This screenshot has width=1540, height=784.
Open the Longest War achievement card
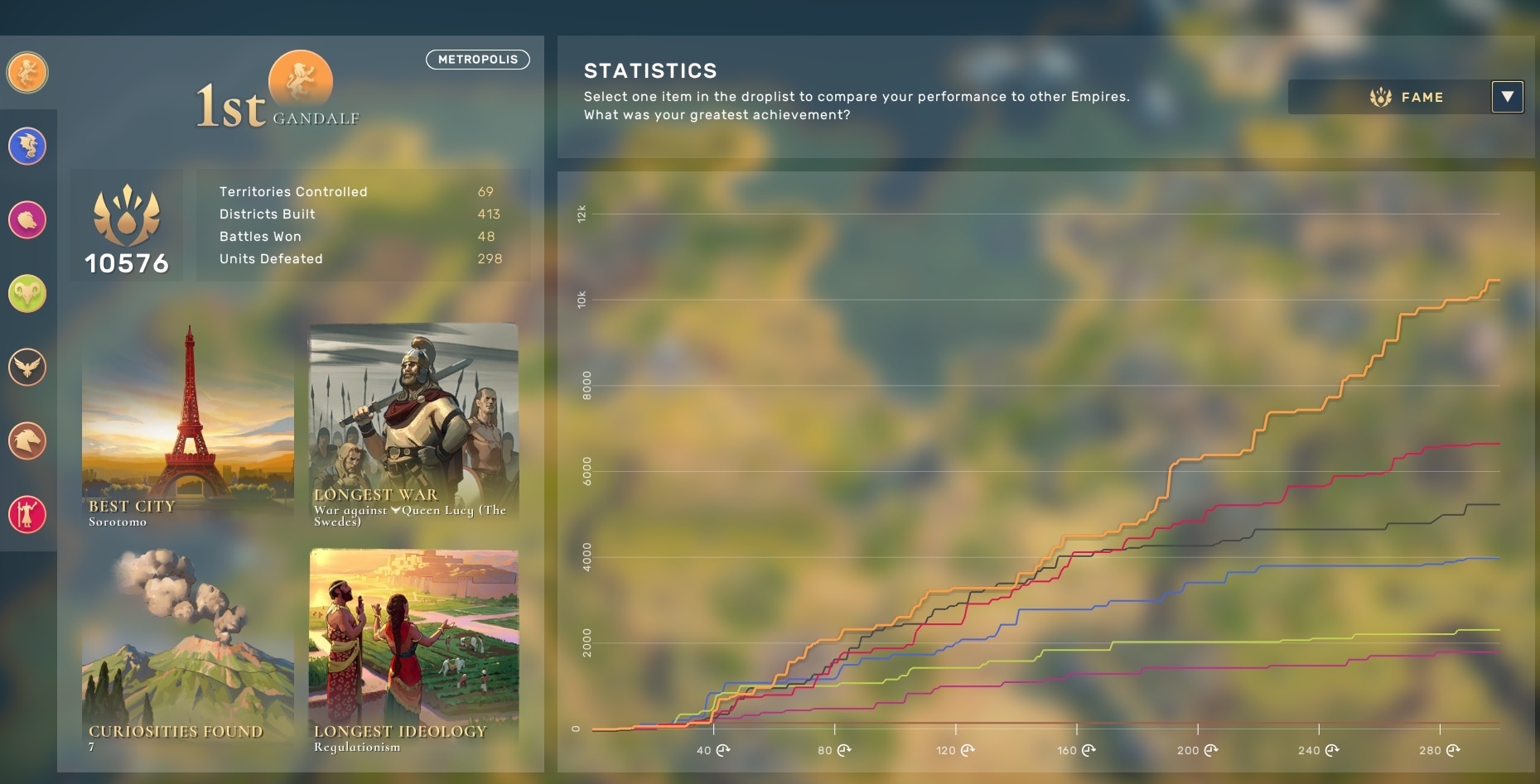click(x=413, y=422)
